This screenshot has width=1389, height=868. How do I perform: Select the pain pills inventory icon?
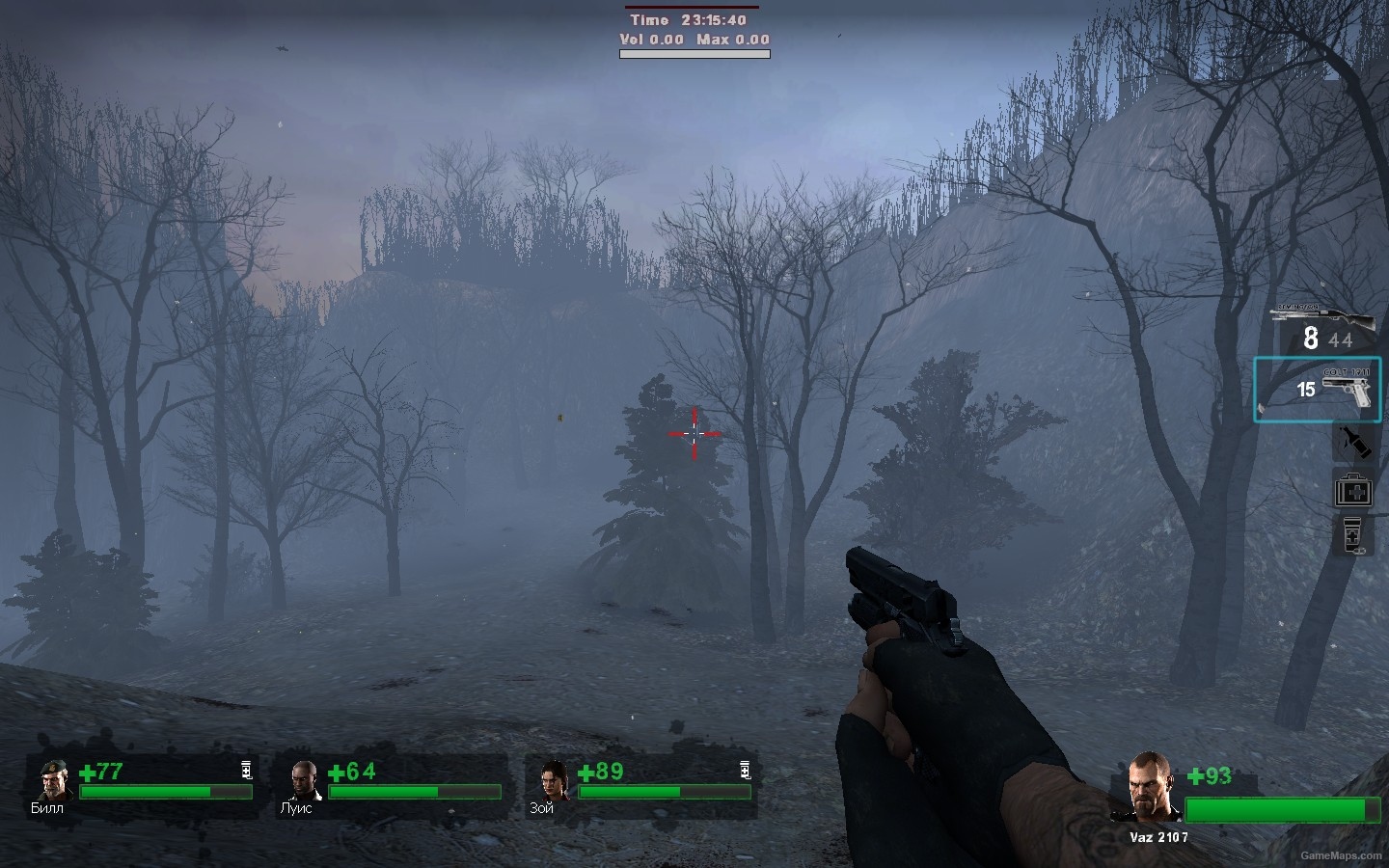tap(1350, 536)
